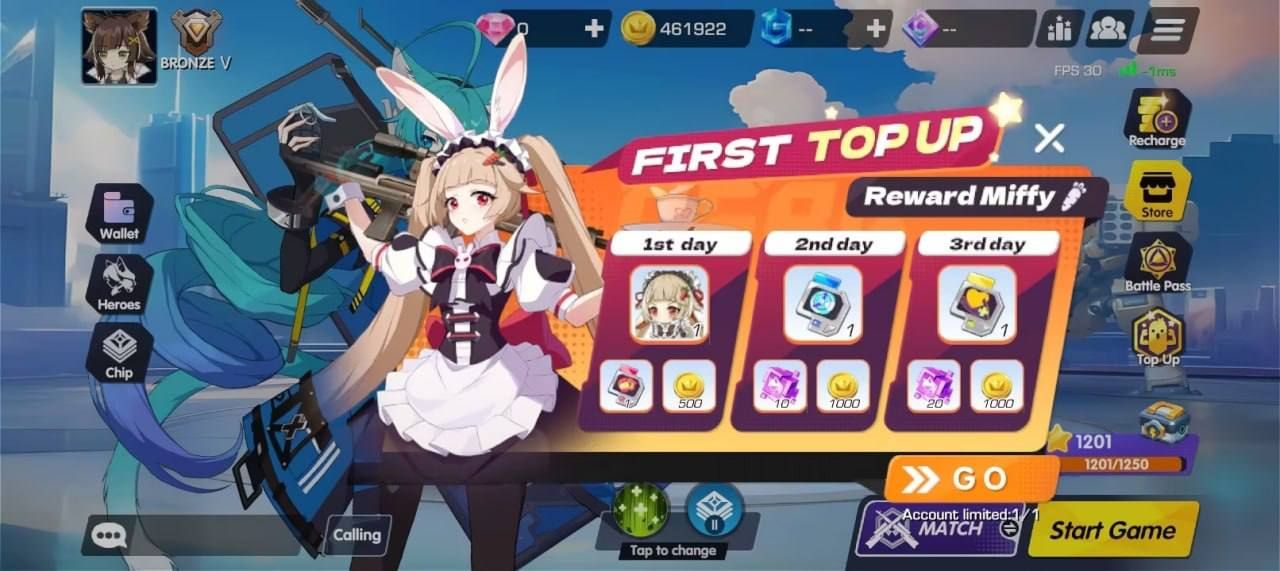Show the leaderboard rankings icon

[1059, 30]
